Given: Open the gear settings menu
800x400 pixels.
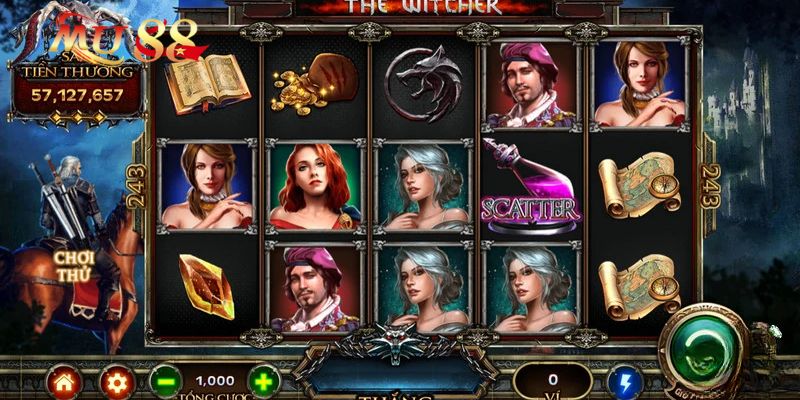Looking at the screenshot, I should click(115, 381).
